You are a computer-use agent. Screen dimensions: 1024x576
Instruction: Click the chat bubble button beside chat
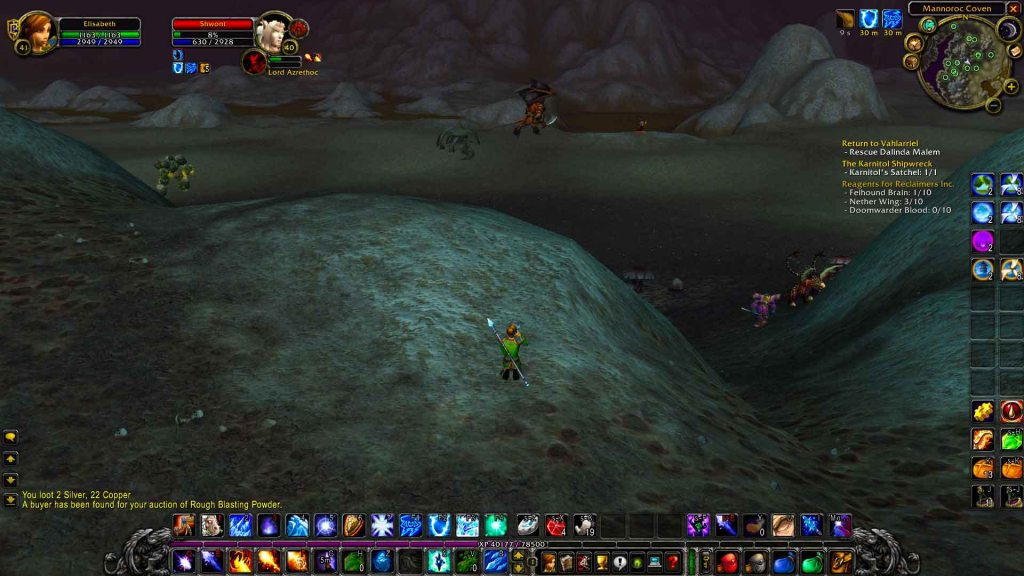click(11, 437)
